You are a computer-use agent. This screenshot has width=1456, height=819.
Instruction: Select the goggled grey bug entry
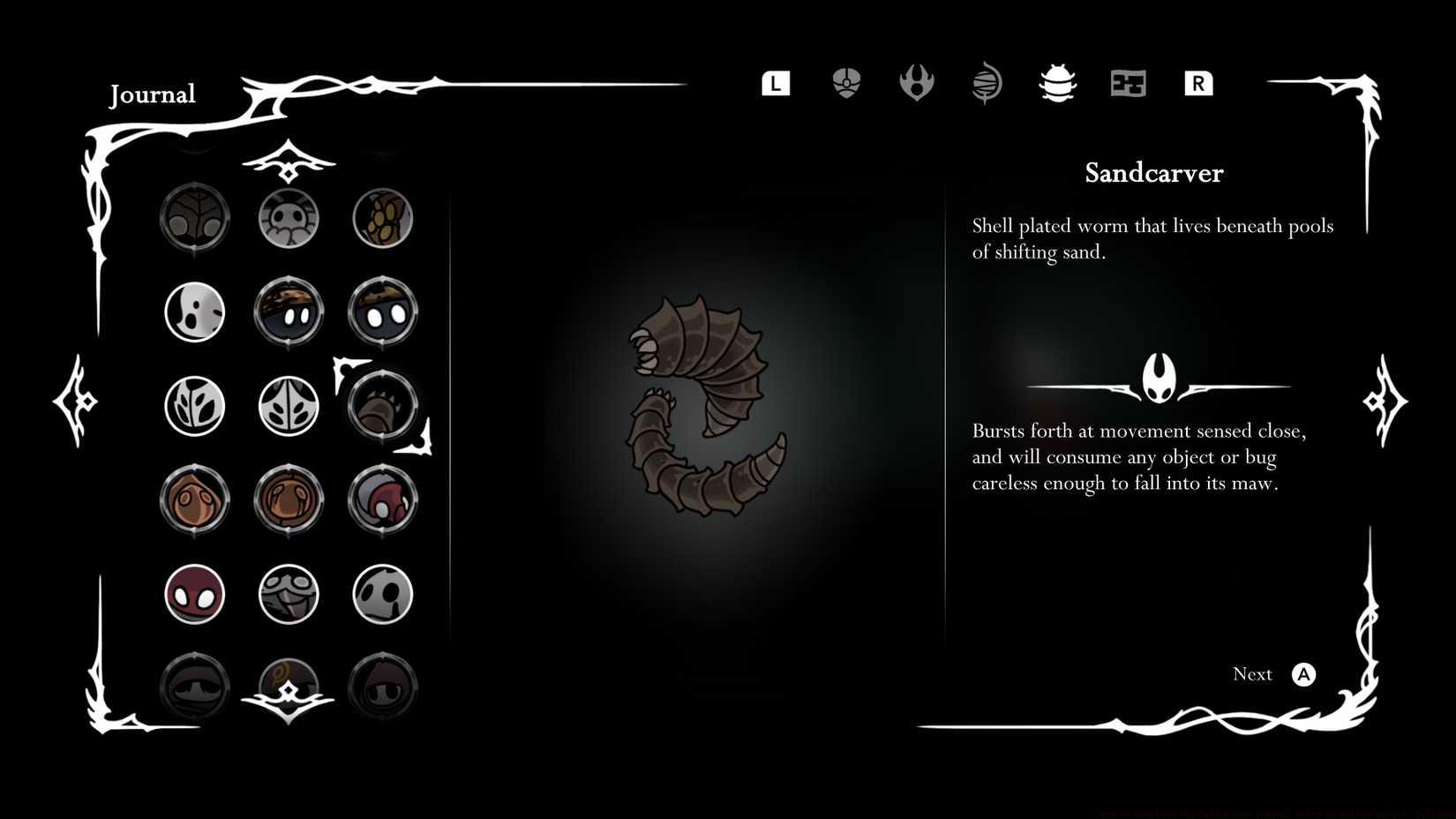(289, 594)
